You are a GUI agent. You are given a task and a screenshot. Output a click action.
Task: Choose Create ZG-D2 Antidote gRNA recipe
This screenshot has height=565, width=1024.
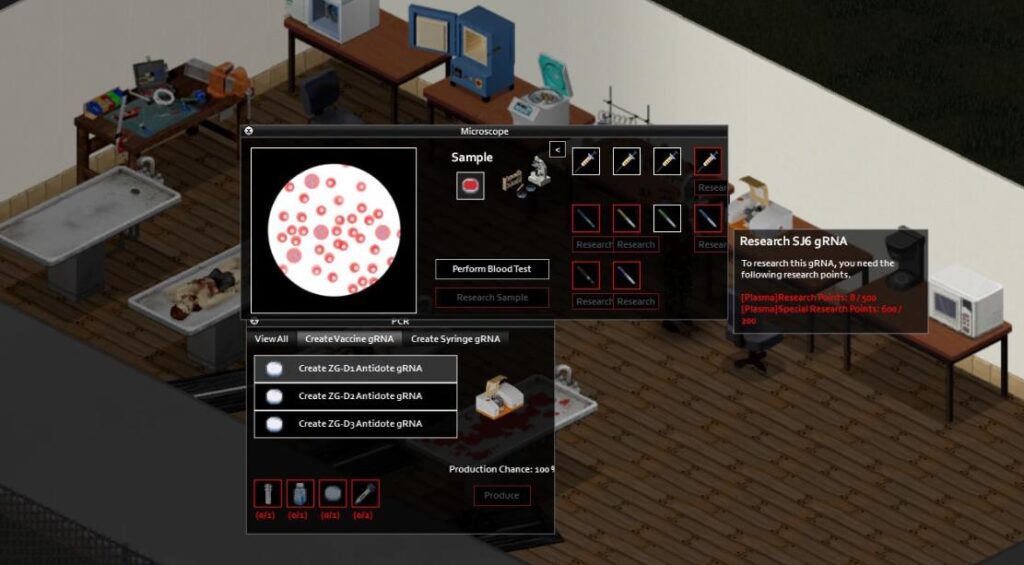point(356,396)
